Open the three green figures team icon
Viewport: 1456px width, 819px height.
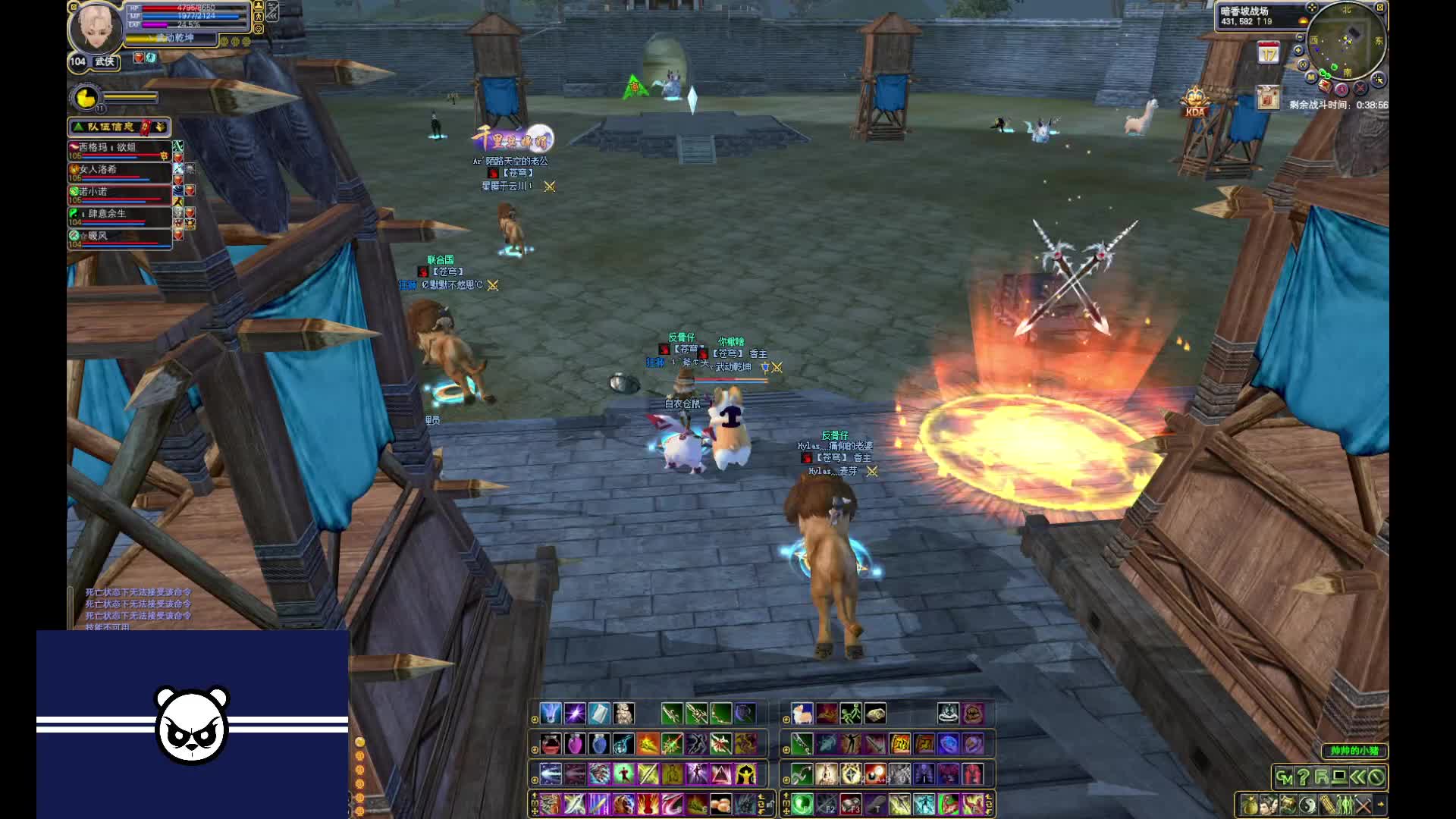coord(1345,805)
